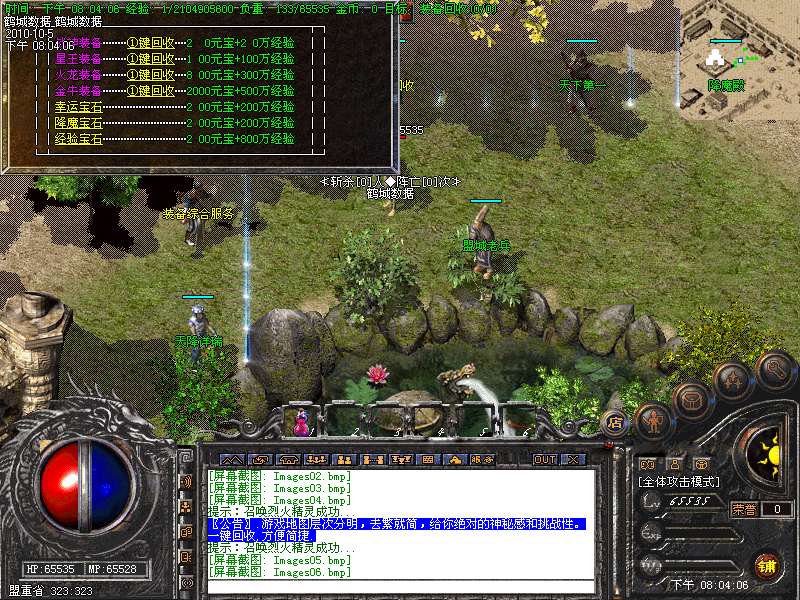Open the skills round button
This screenshot has width=800, height=600.
coord(733,380)
